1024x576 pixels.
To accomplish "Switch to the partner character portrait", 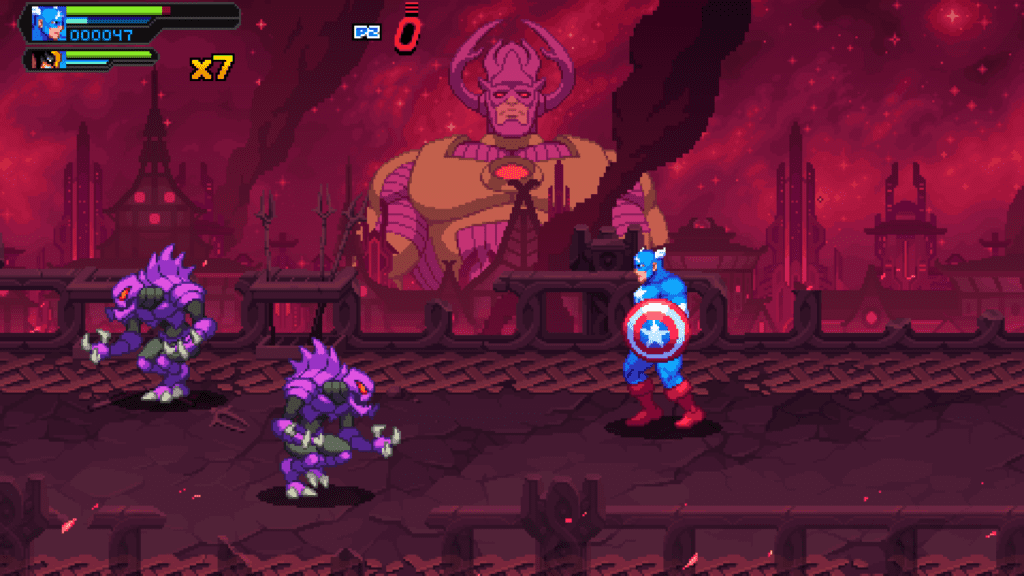I will coord(46,60).
